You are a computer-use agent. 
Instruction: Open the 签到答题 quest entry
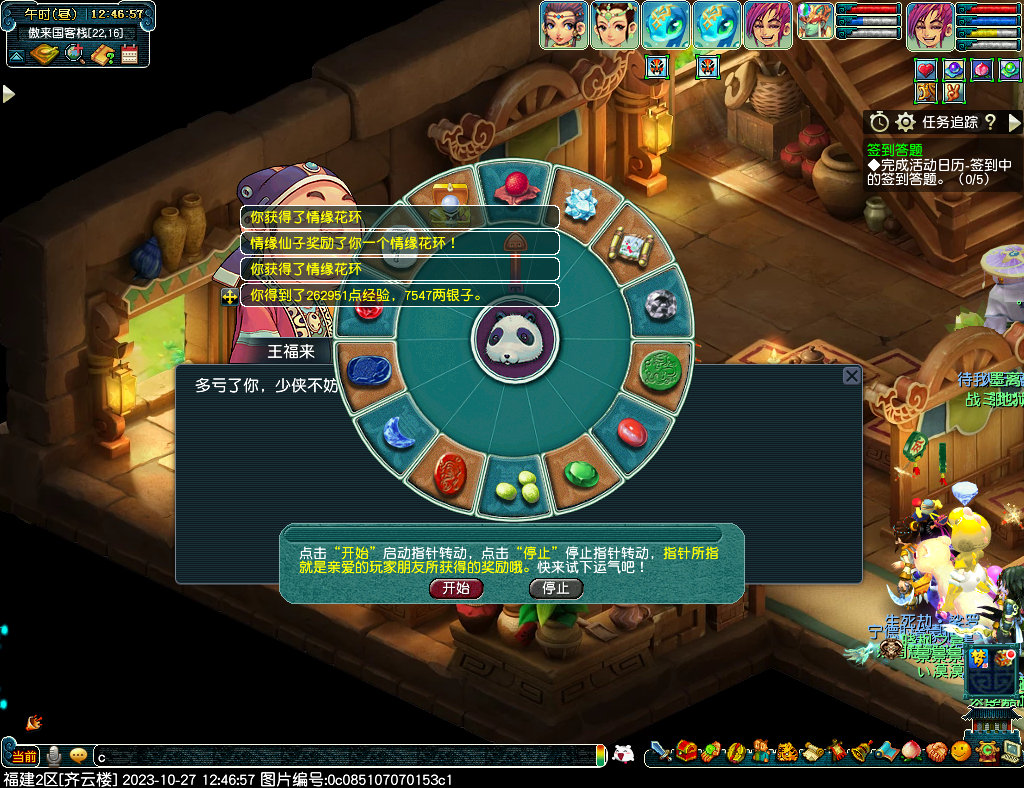coord(895,149)
